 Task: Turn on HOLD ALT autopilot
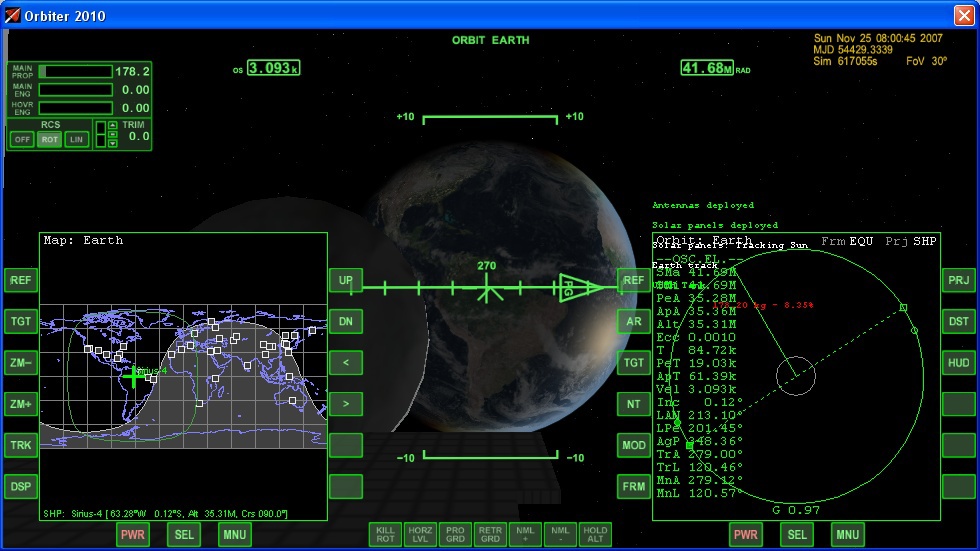(594, 535)
